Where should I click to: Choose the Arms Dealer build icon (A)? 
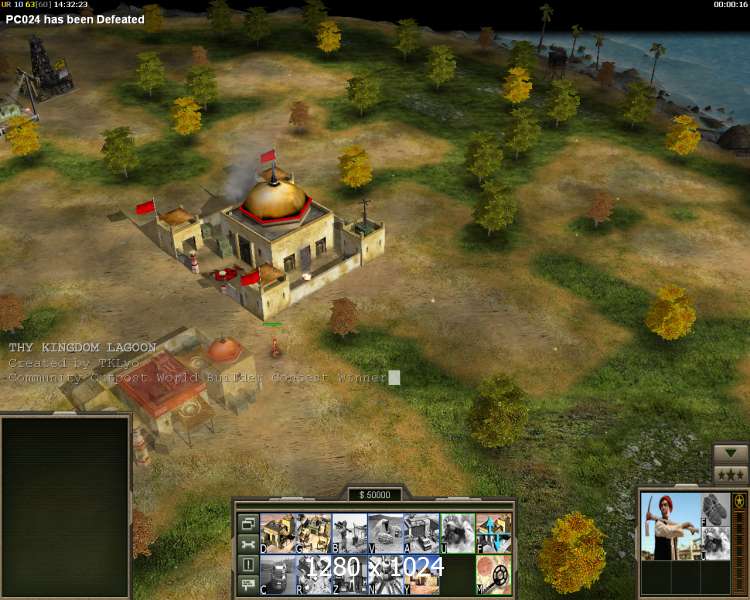[x=421, y=533]
